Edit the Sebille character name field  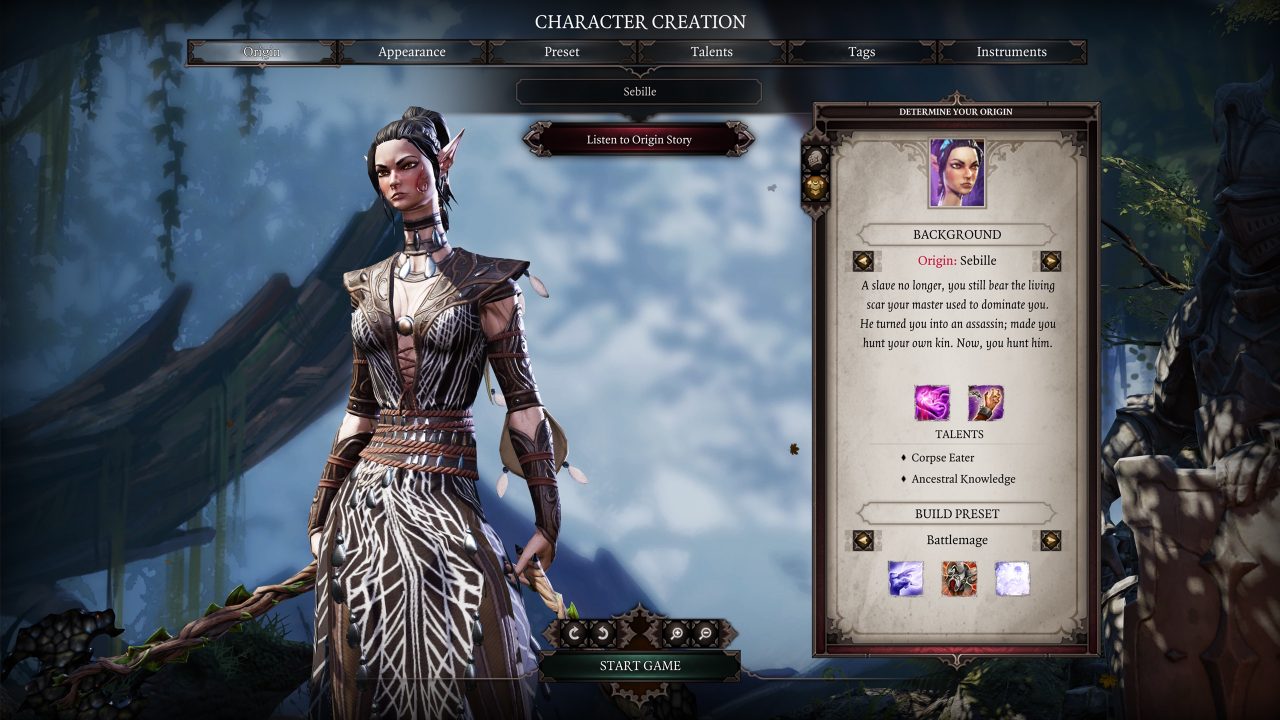(639, 92)
